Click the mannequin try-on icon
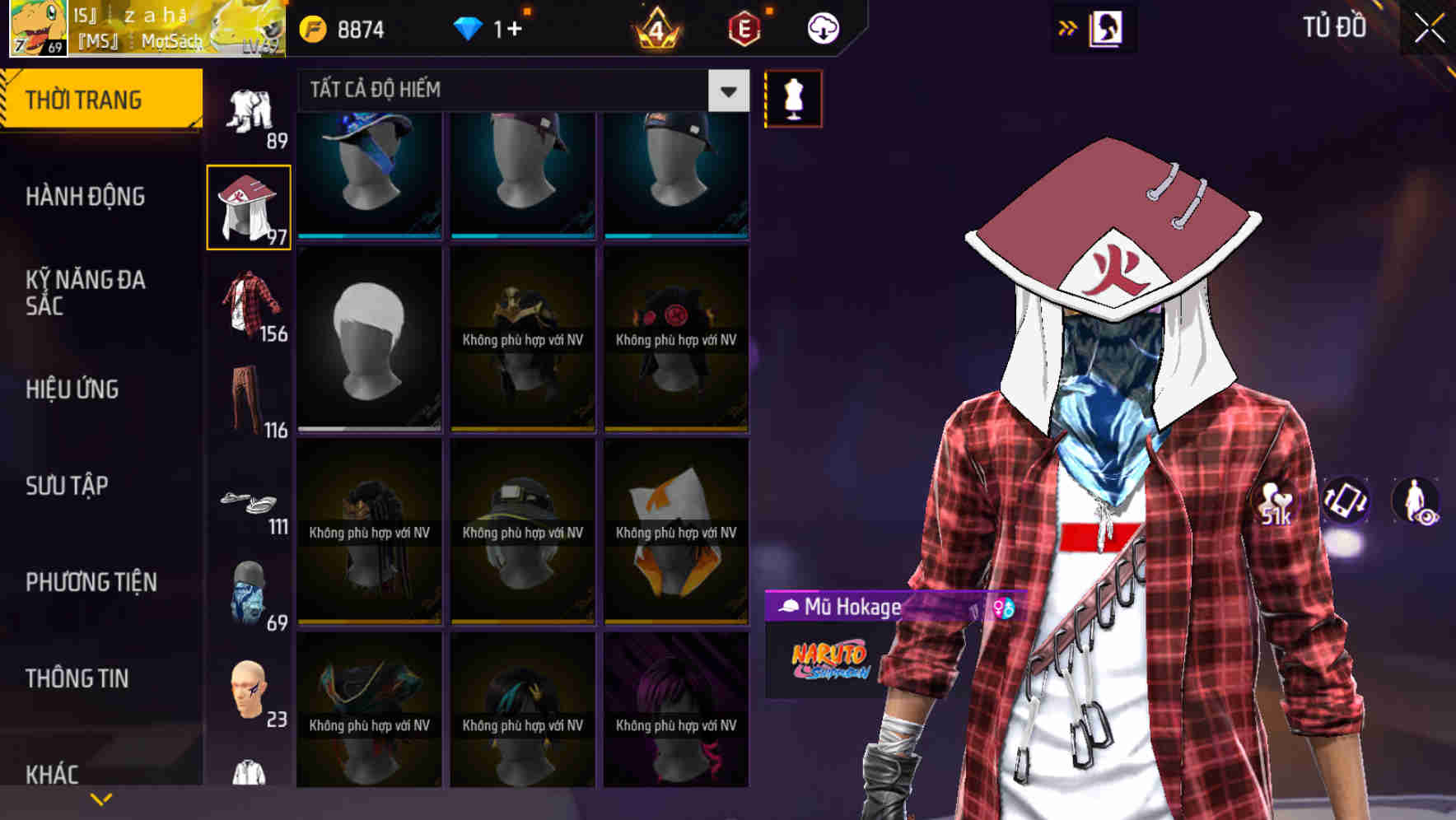Screen dimensions: 1456x820 (x=792, y=98)
